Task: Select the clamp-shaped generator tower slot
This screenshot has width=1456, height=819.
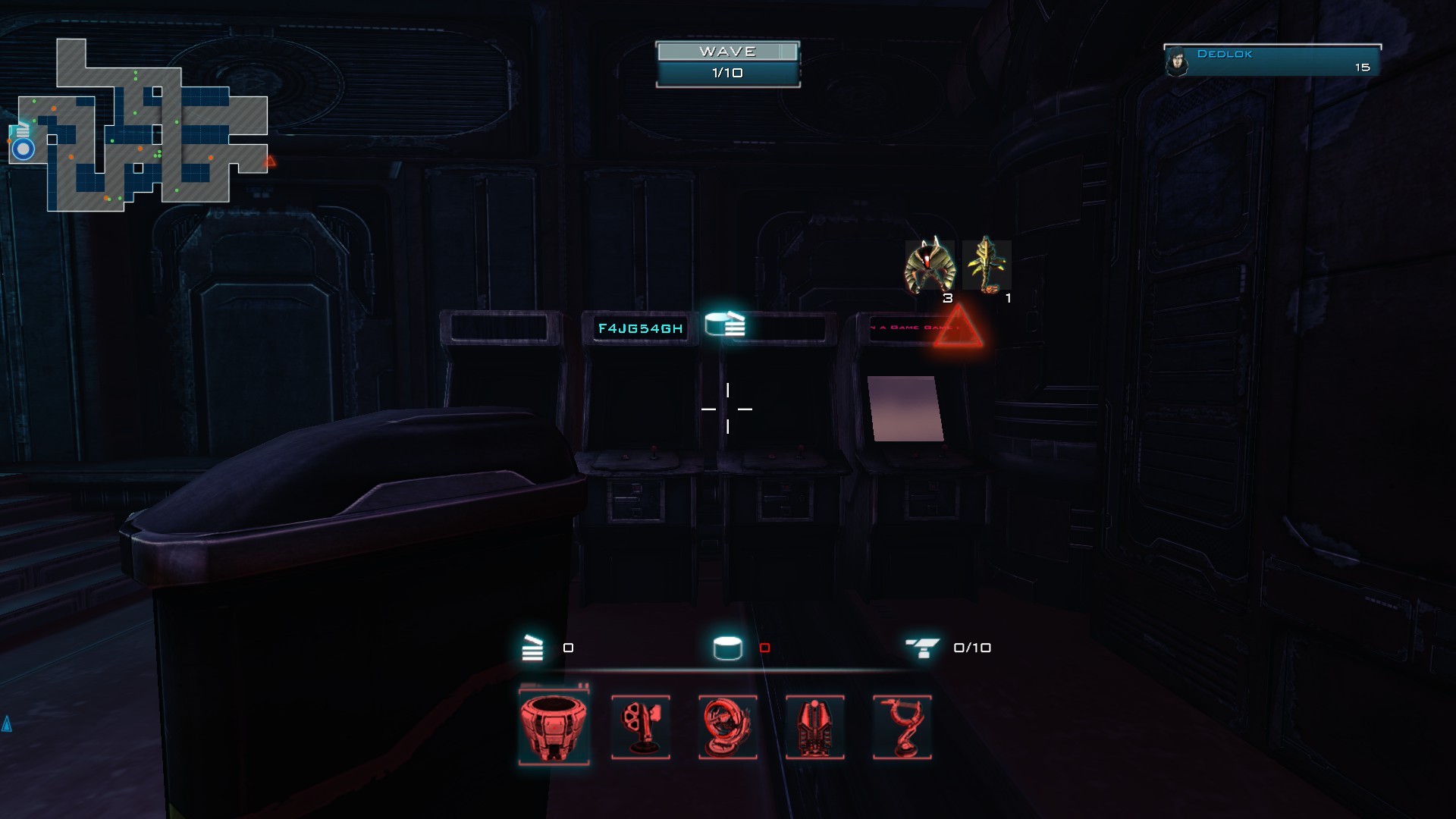Action: click(x=815, y=726)
